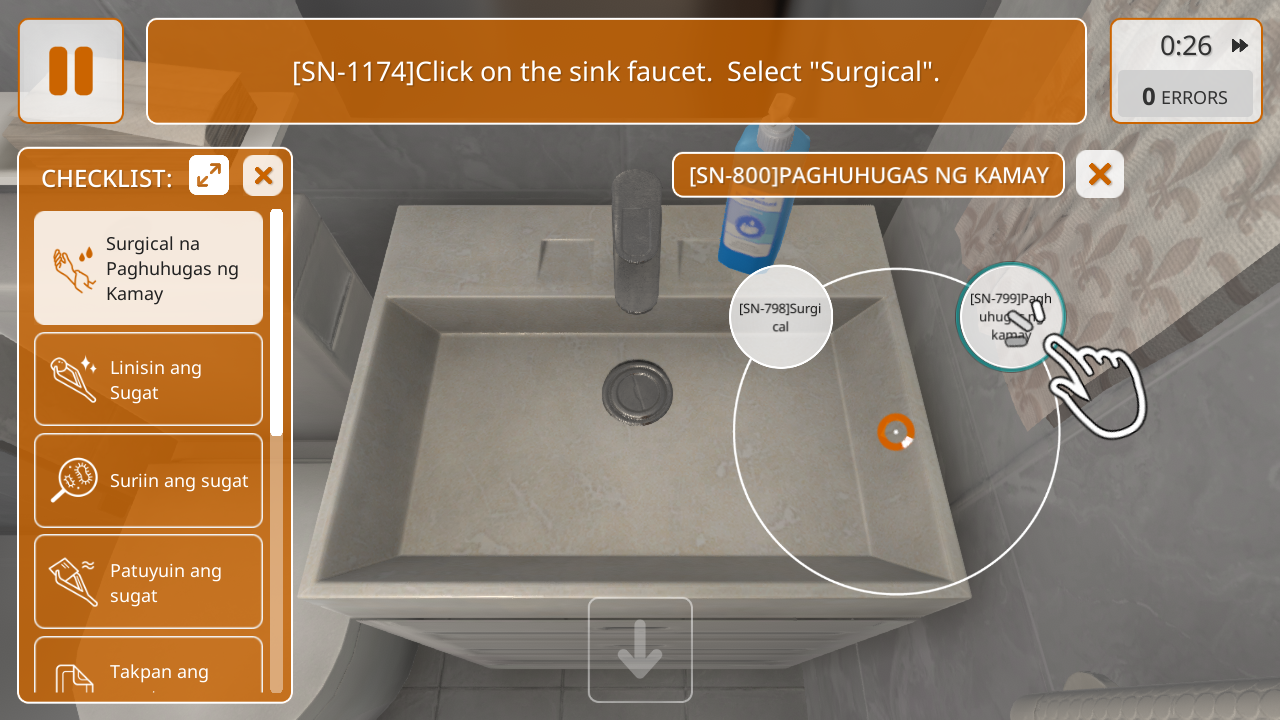This screenshot has height=720, width=1280.
Task: Close the checklist panel
Action: (x=263, y=176)
